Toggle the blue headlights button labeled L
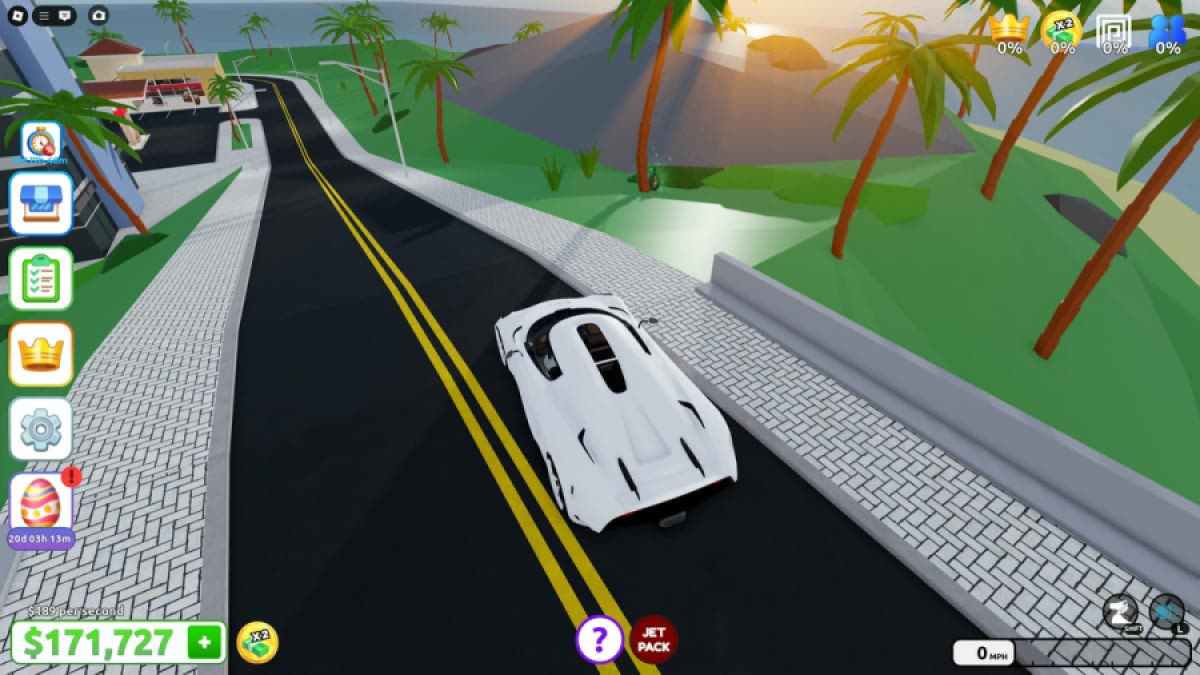Screen dimensions: 1200x675 pyautogui.click(x=1167, y=612)
